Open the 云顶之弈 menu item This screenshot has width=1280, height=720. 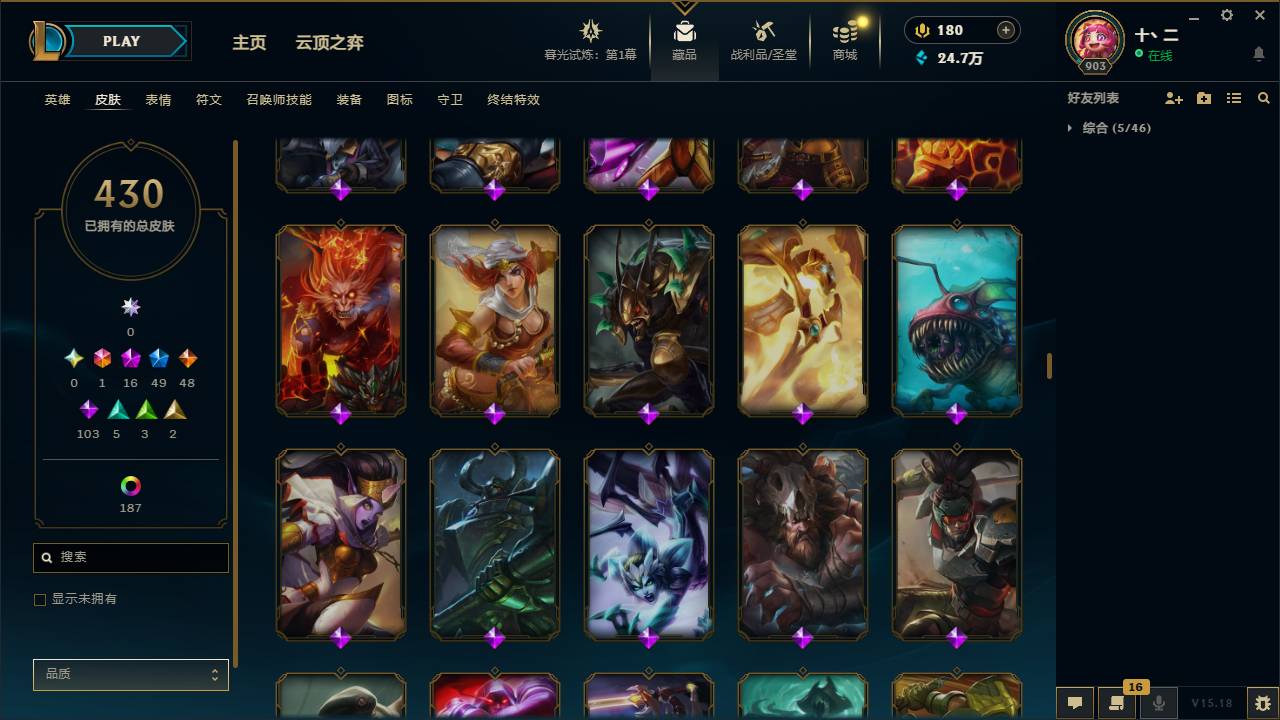(330, 43)
